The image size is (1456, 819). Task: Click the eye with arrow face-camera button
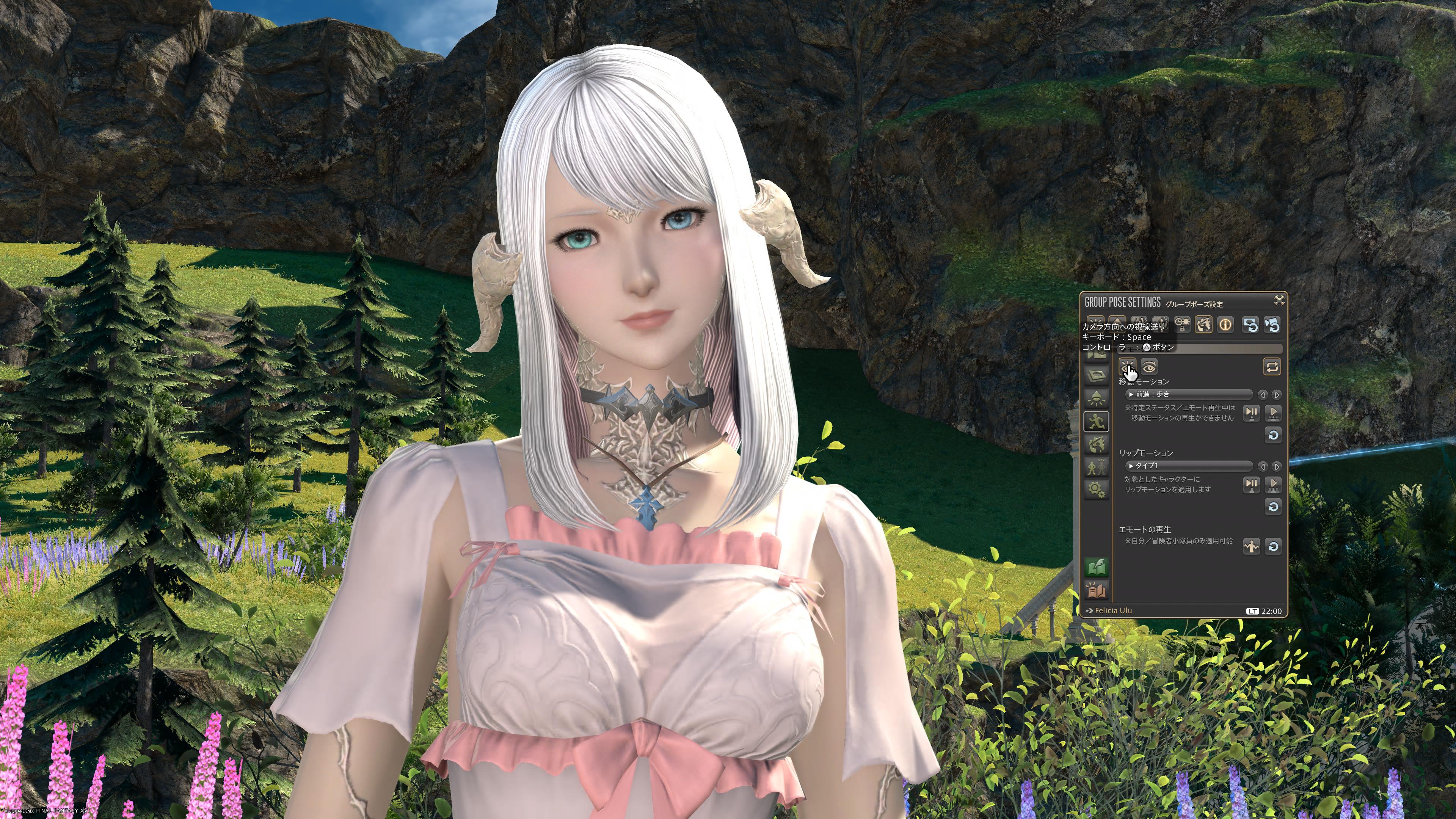1149,367
